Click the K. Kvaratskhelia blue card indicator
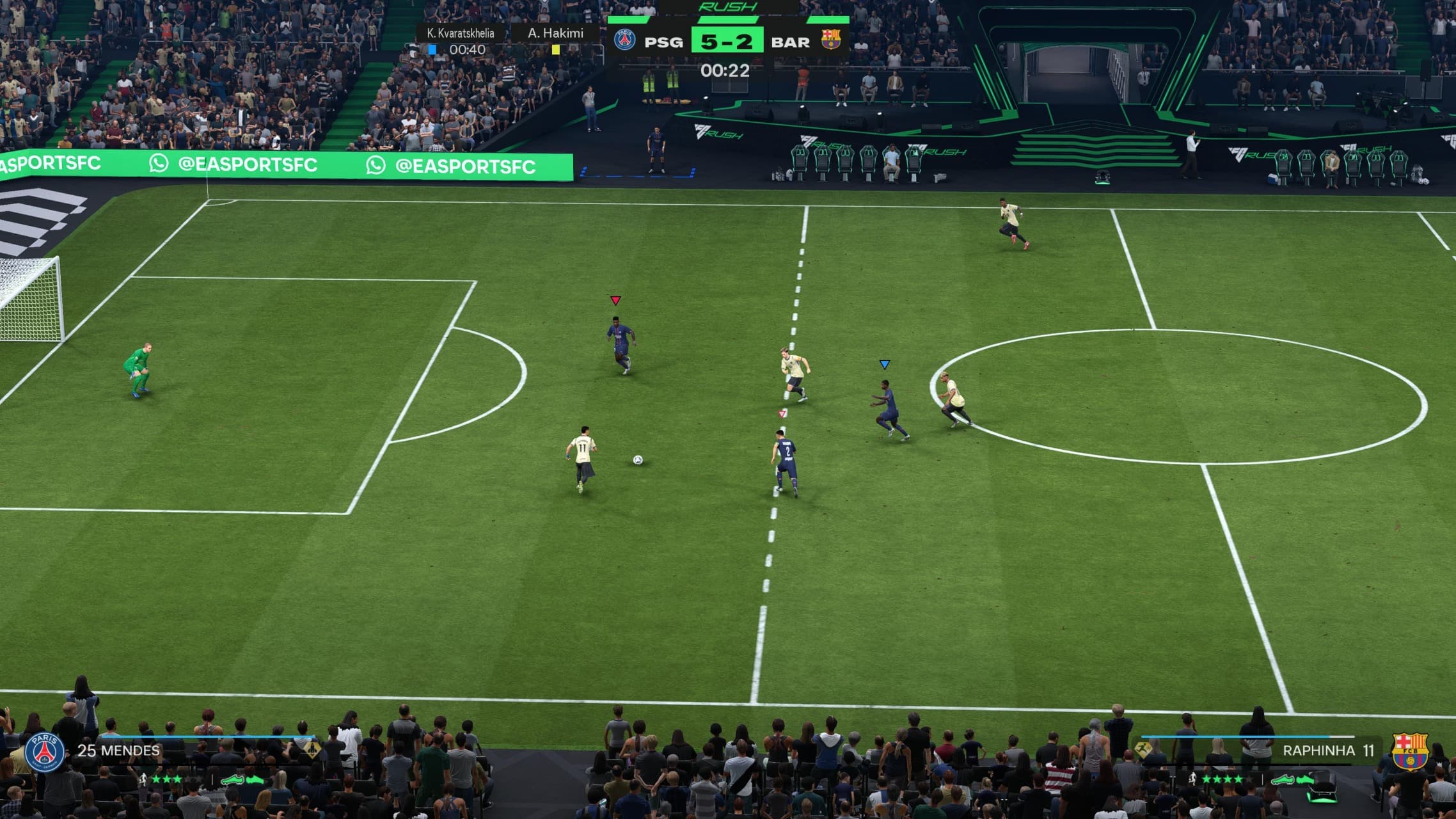 tap(432, 49)
